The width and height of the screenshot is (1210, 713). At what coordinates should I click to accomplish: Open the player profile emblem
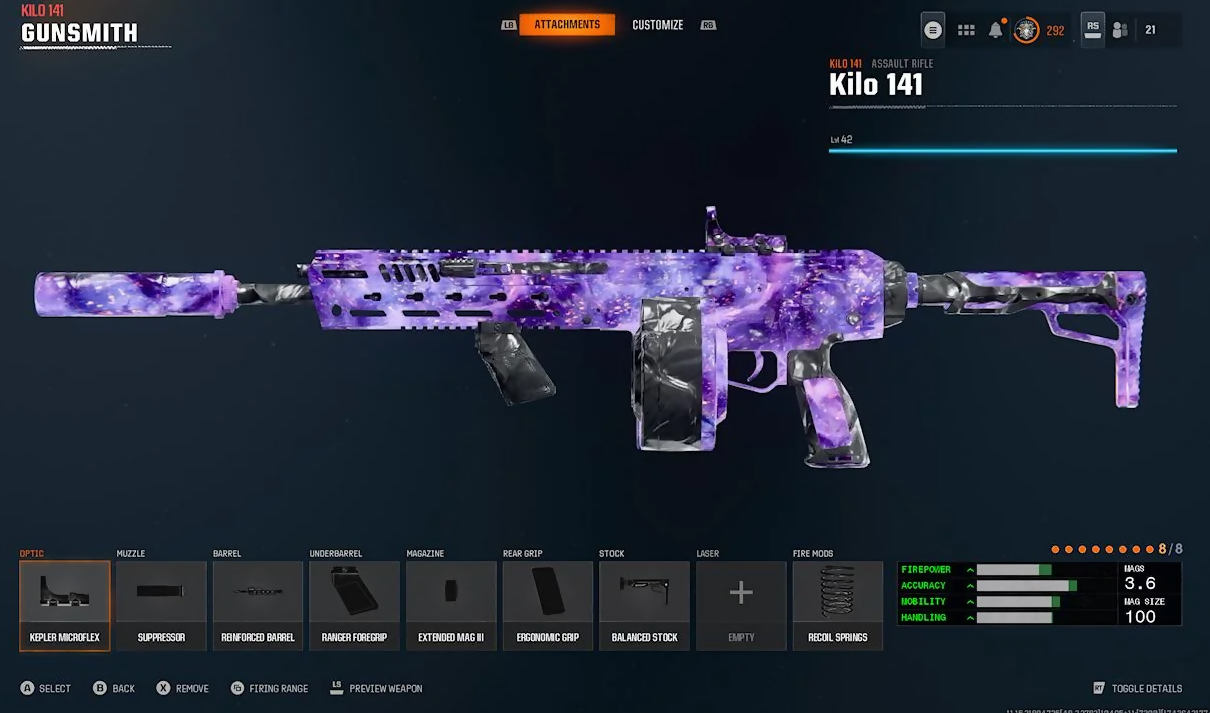point(1026,30)
